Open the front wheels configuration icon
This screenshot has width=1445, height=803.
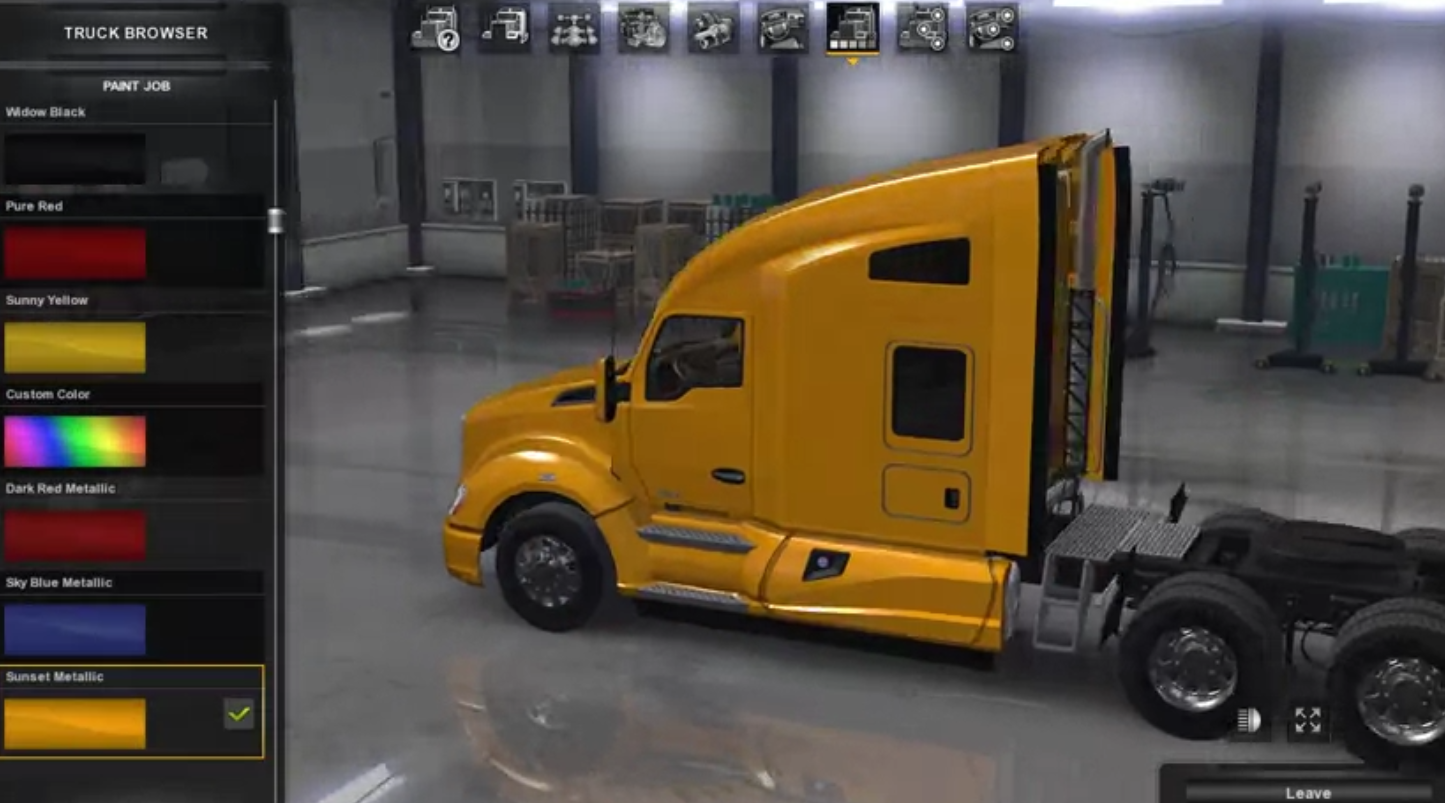point(995,27)
